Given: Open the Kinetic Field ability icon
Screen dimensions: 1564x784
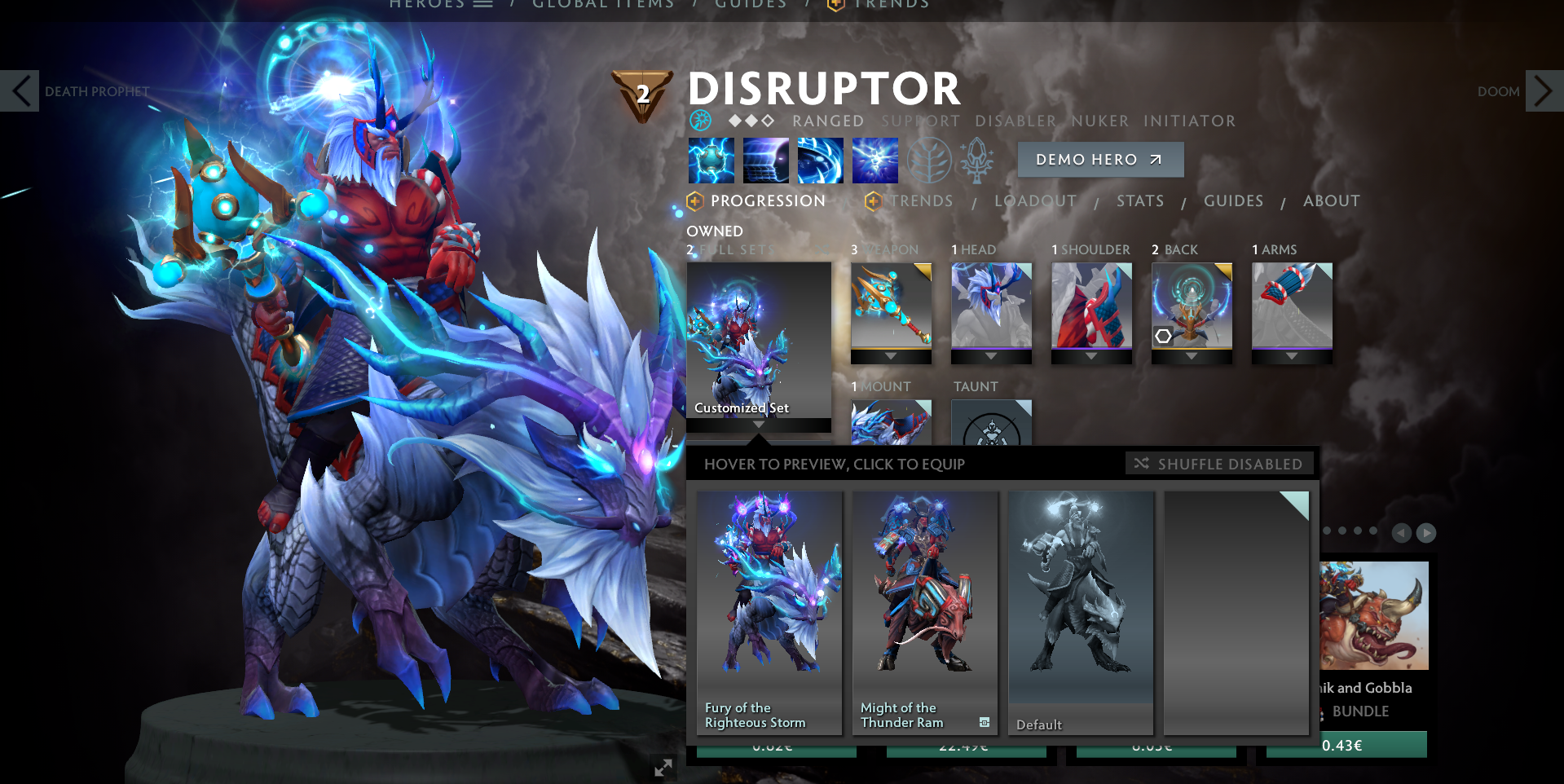Looking at the screenshot, I should 820,160.
